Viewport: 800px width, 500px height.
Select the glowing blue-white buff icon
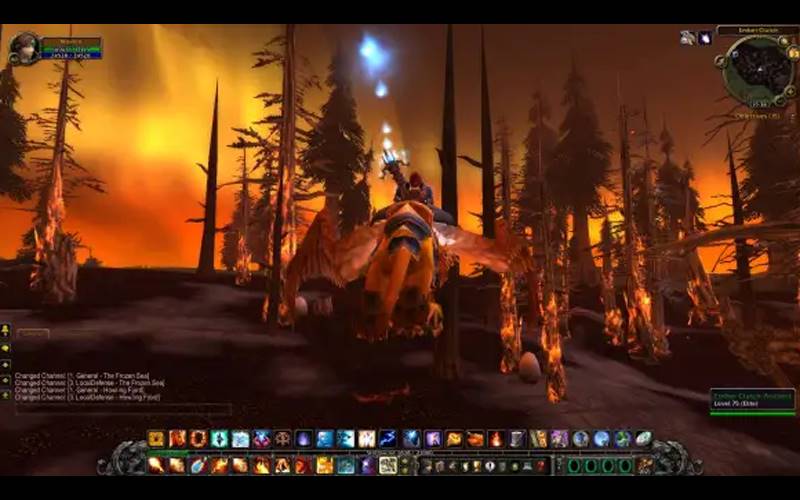click(x=704, y=38)
